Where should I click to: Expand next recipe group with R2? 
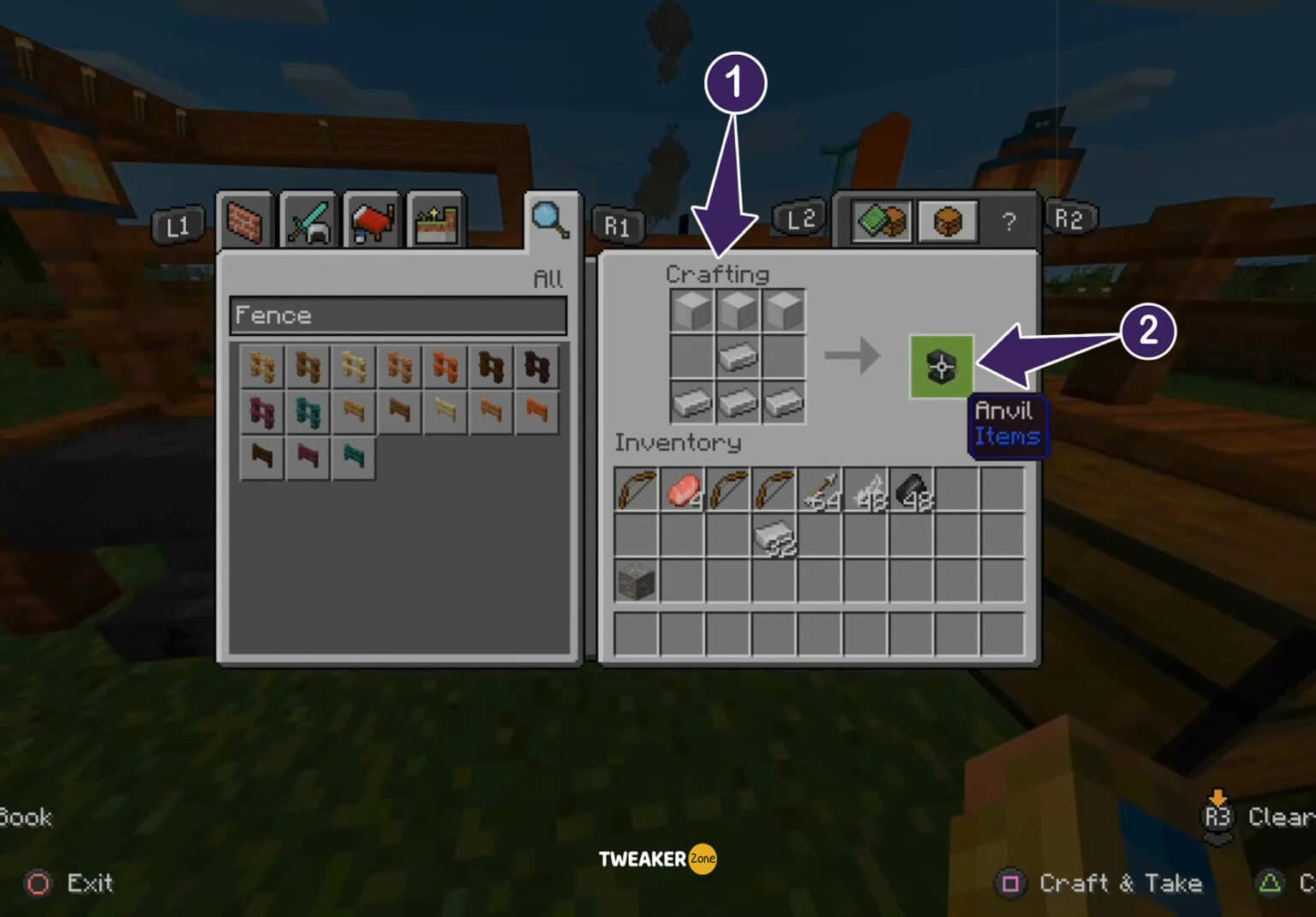coord(1071,219)
